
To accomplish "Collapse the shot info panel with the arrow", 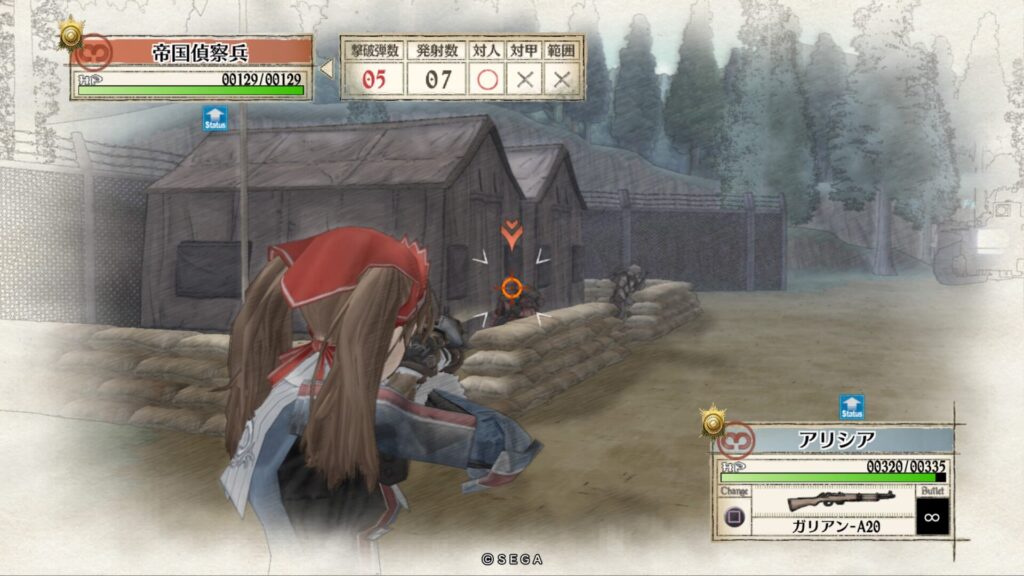I will (x=326, y=68).
